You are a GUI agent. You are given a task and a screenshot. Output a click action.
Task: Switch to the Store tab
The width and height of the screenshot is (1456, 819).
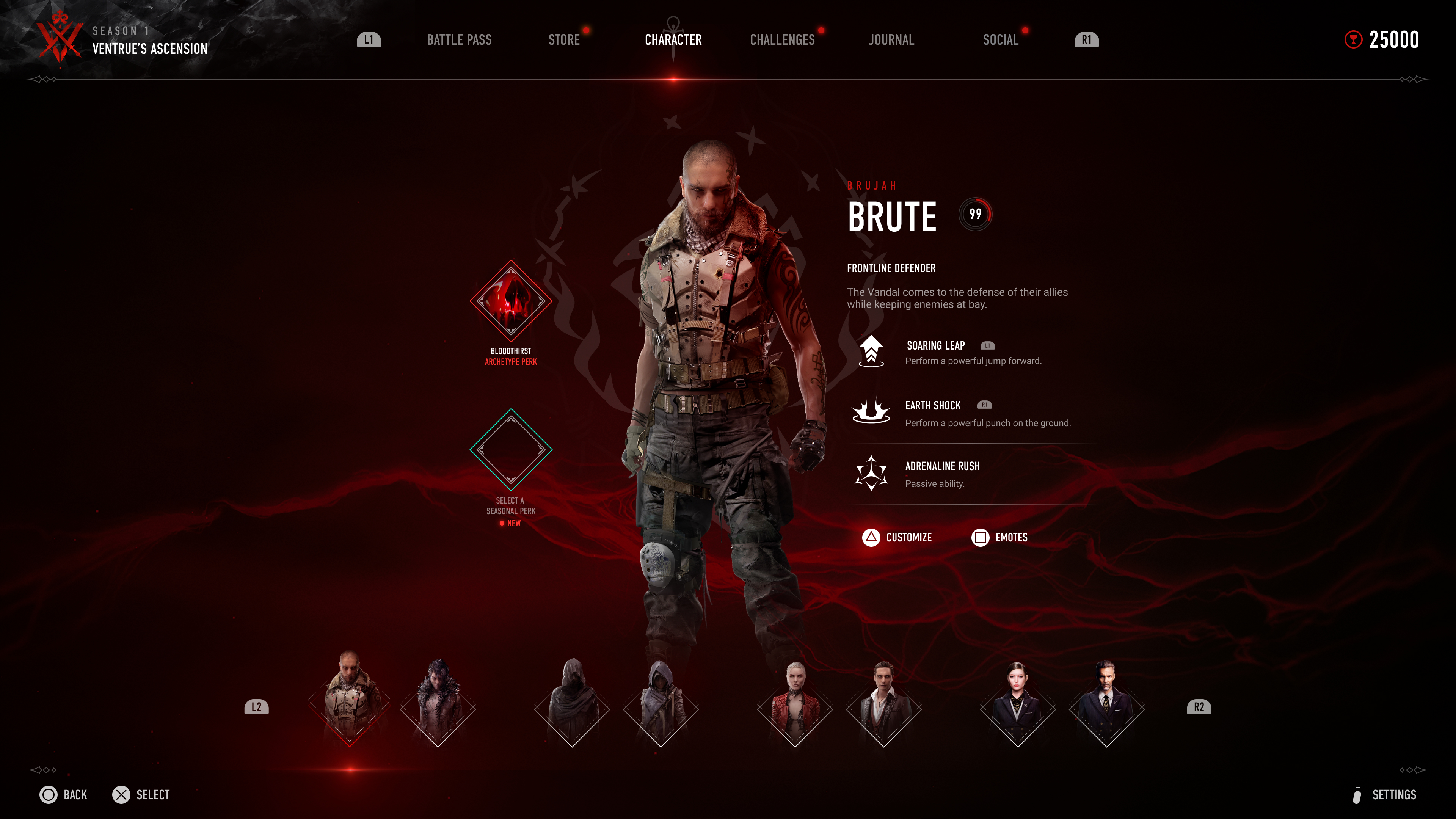pyautogui.click(x=563, y=39)
